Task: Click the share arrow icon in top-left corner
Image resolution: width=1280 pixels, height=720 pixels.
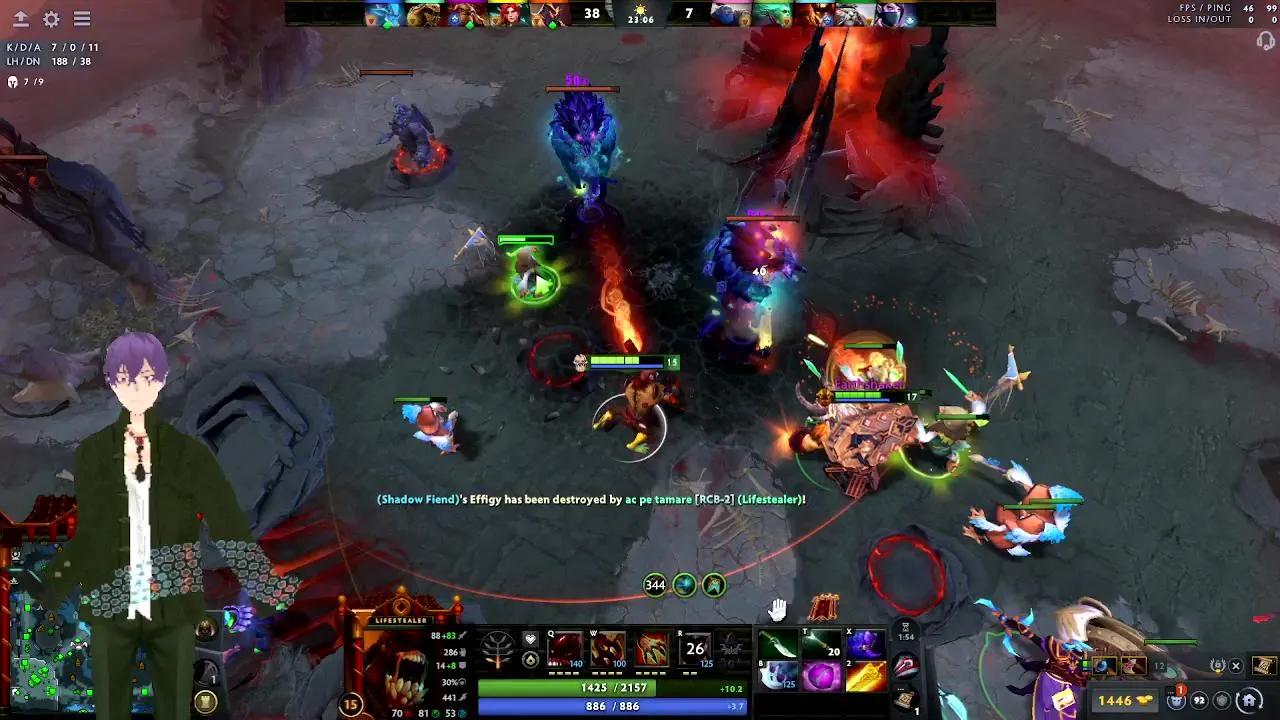Action: [x=21, y=18]
